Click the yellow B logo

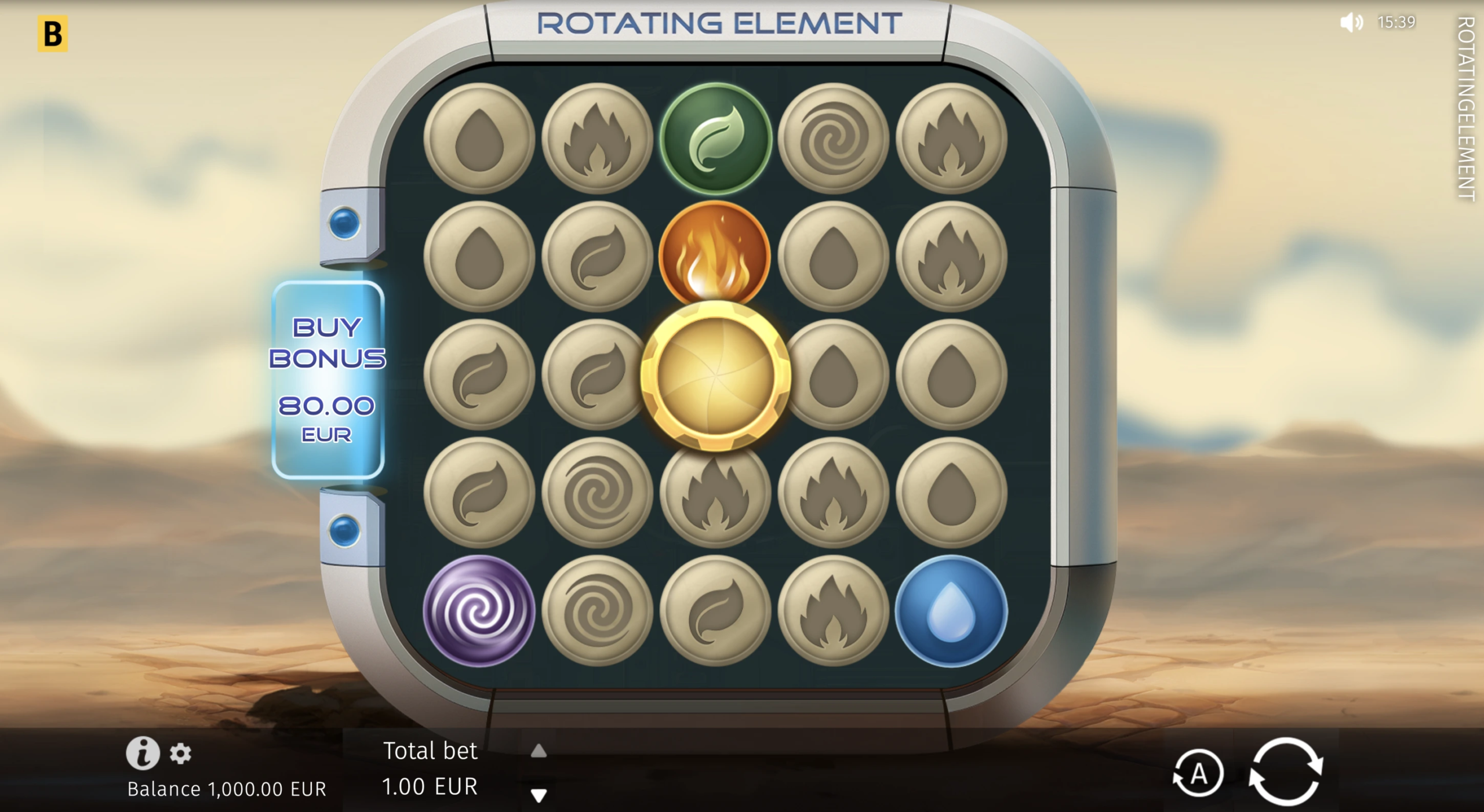pos(53,34)
